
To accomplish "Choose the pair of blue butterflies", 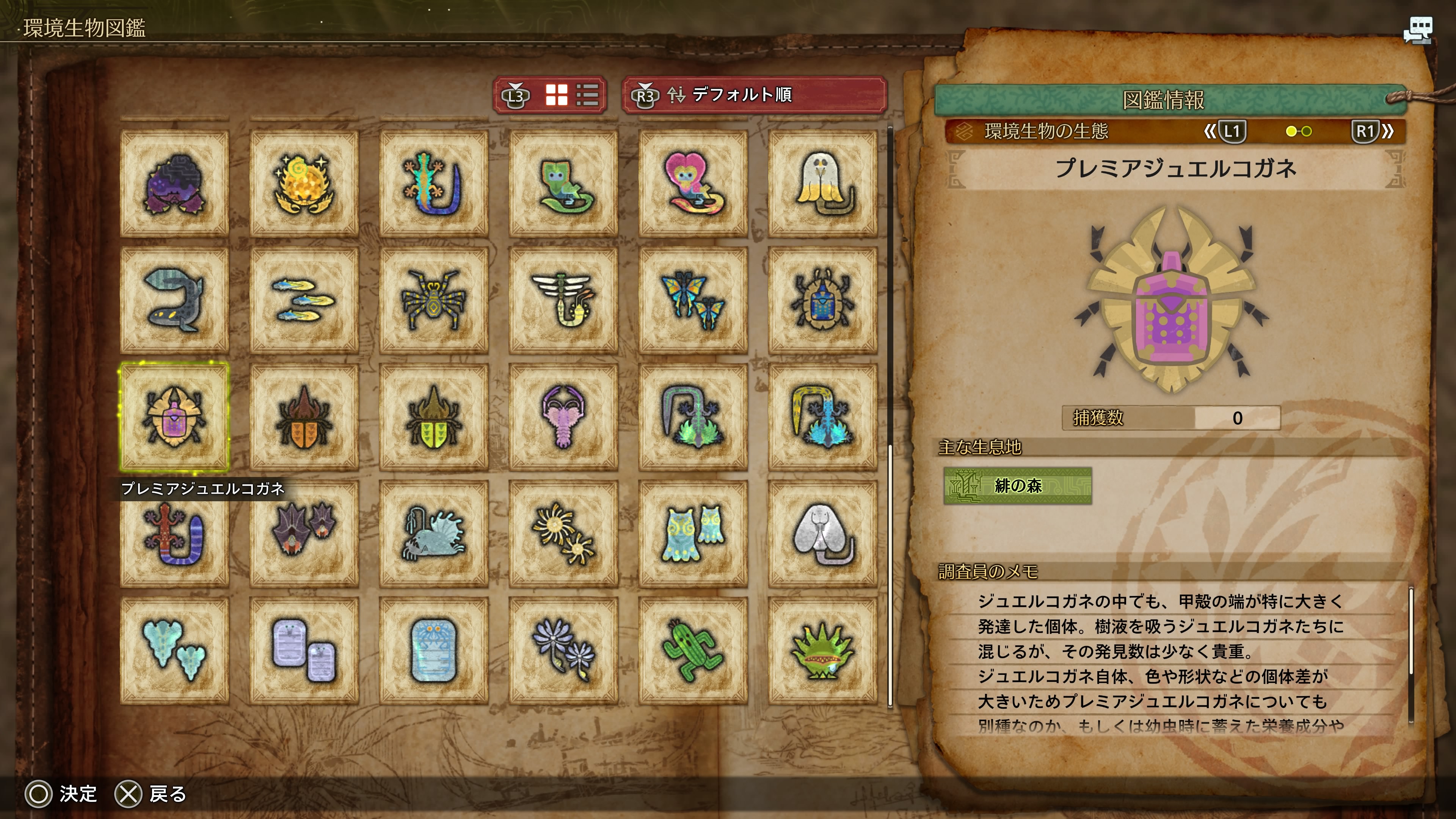I will pos(693,300).
